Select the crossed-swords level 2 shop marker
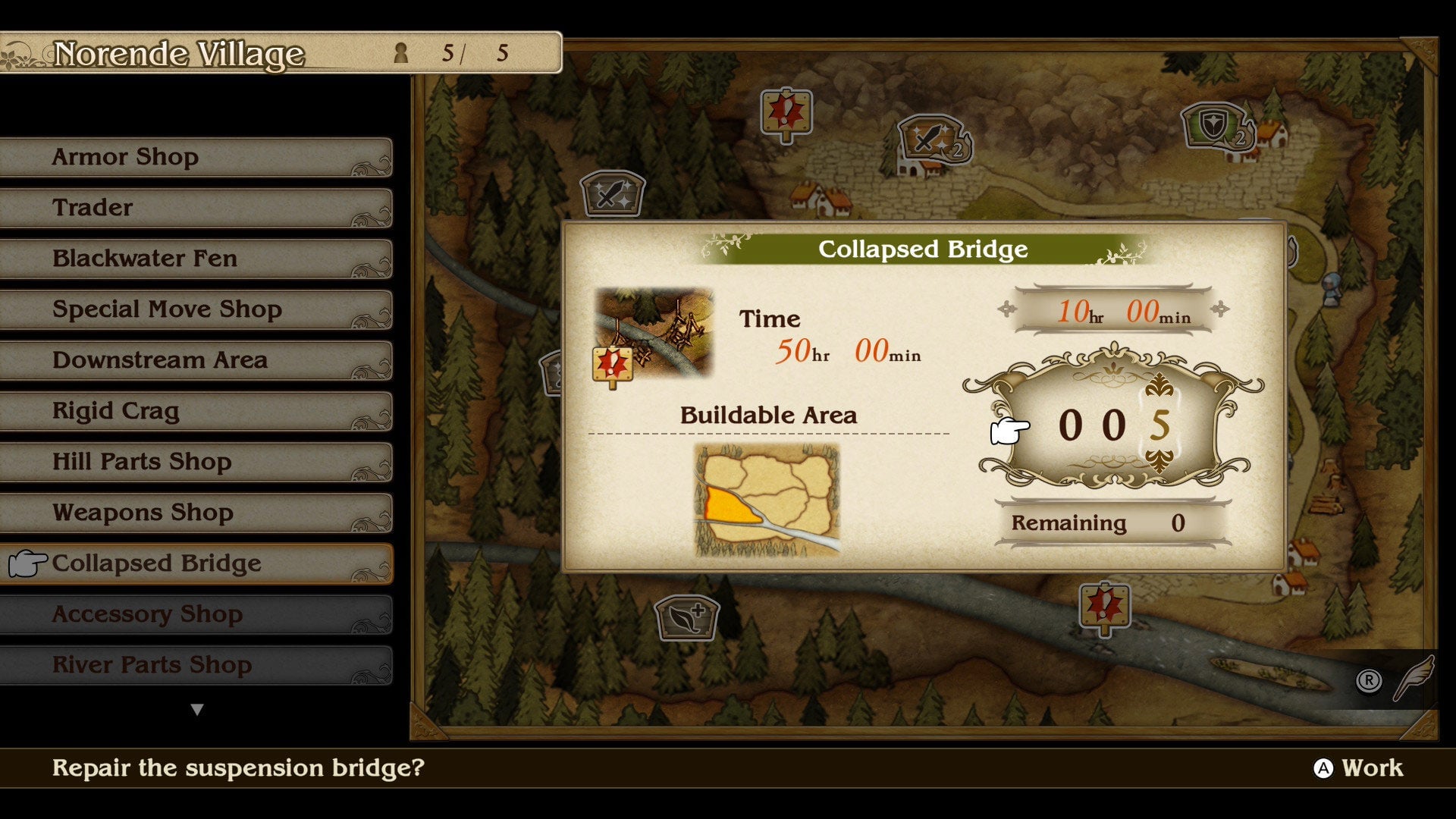1456x819 pixels. (x=932, y=140)
